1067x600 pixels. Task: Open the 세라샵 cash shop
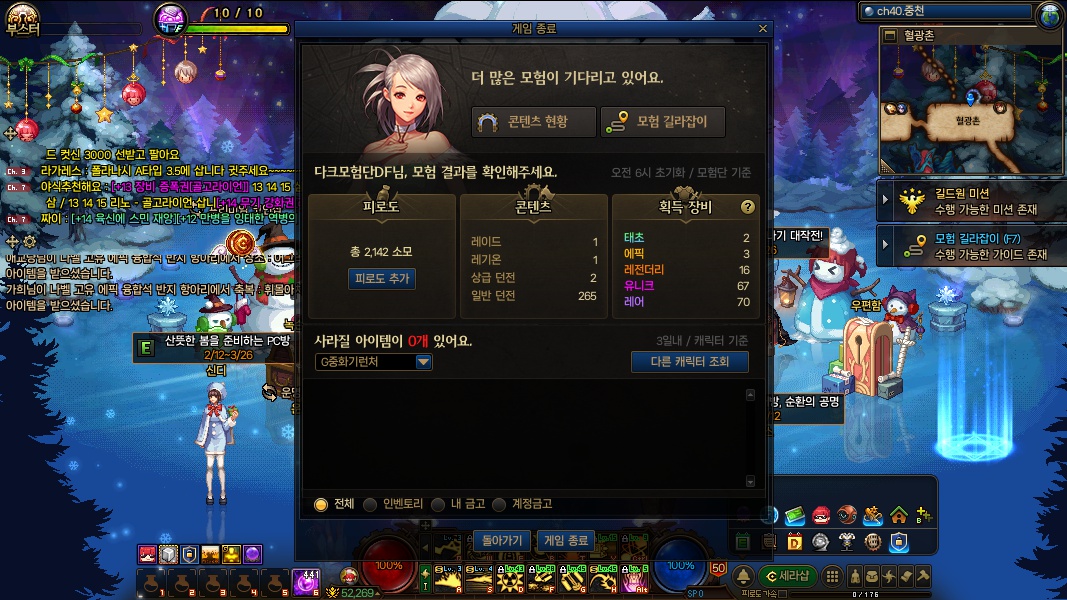point(787,576)
